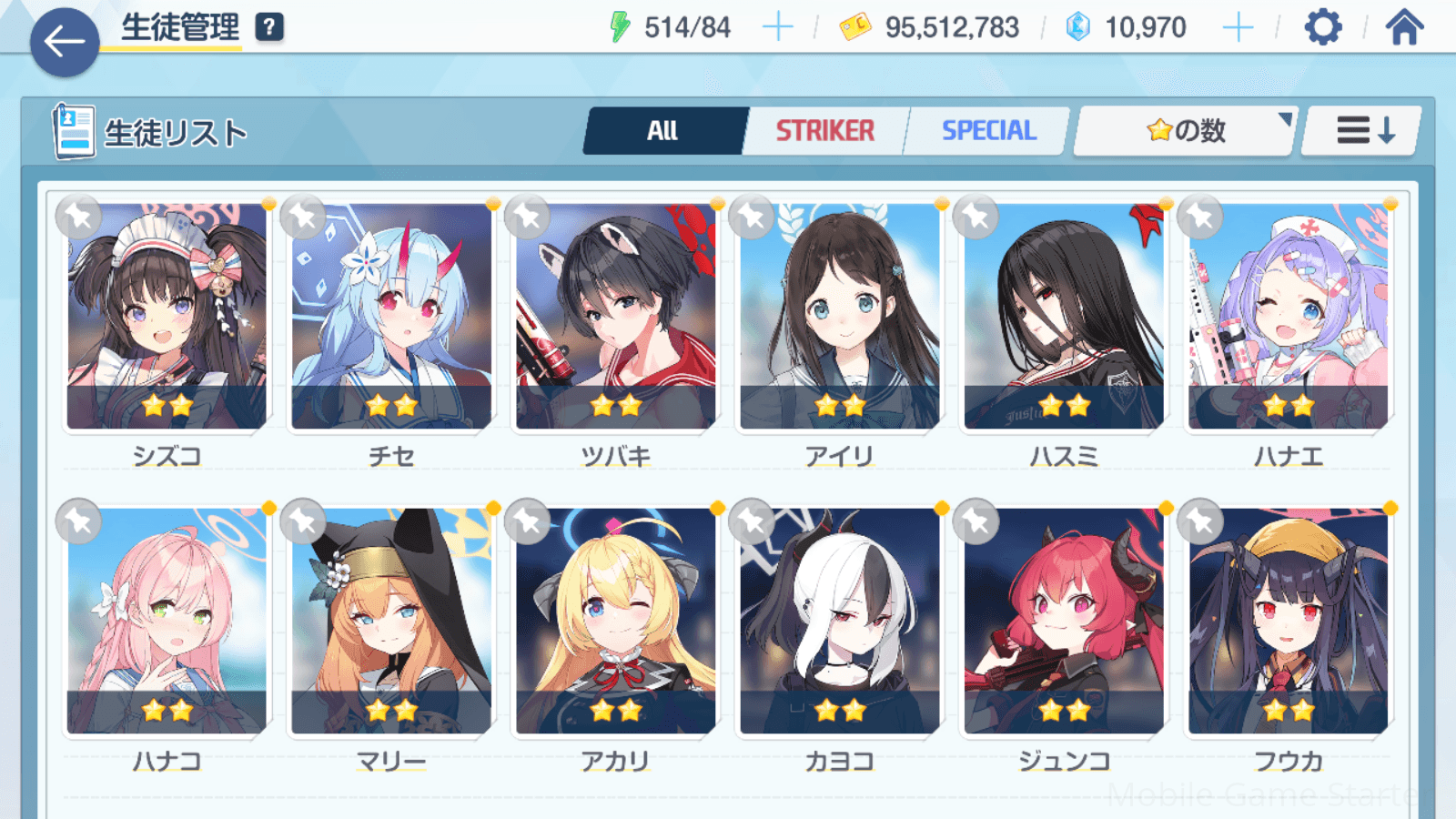Select the アカリ student card
Viewport: 1456px width, 819px height.
click(x=615, y=621)
